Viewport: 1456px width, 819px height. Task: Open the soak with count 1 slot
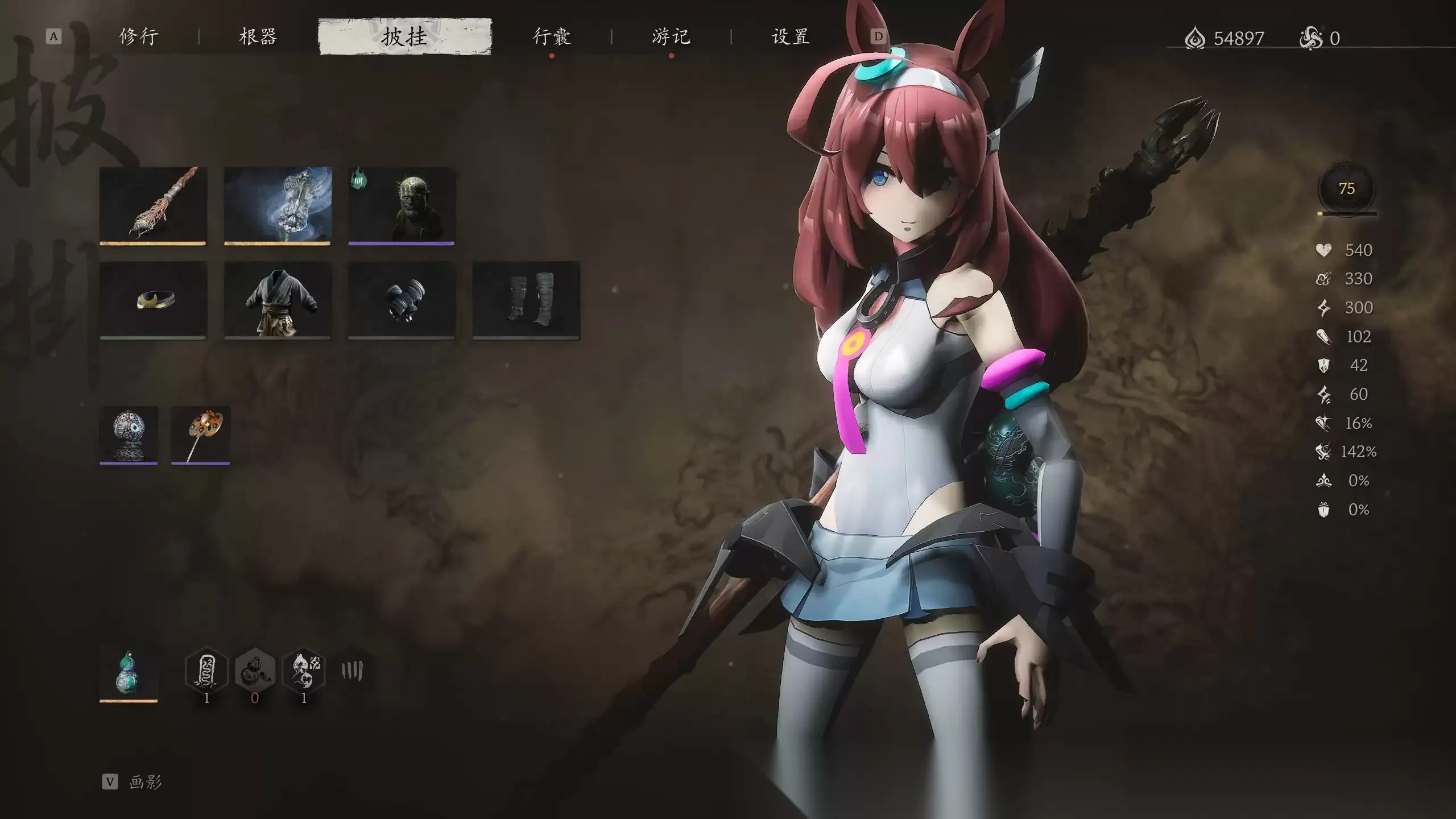(x=208, y=671)
